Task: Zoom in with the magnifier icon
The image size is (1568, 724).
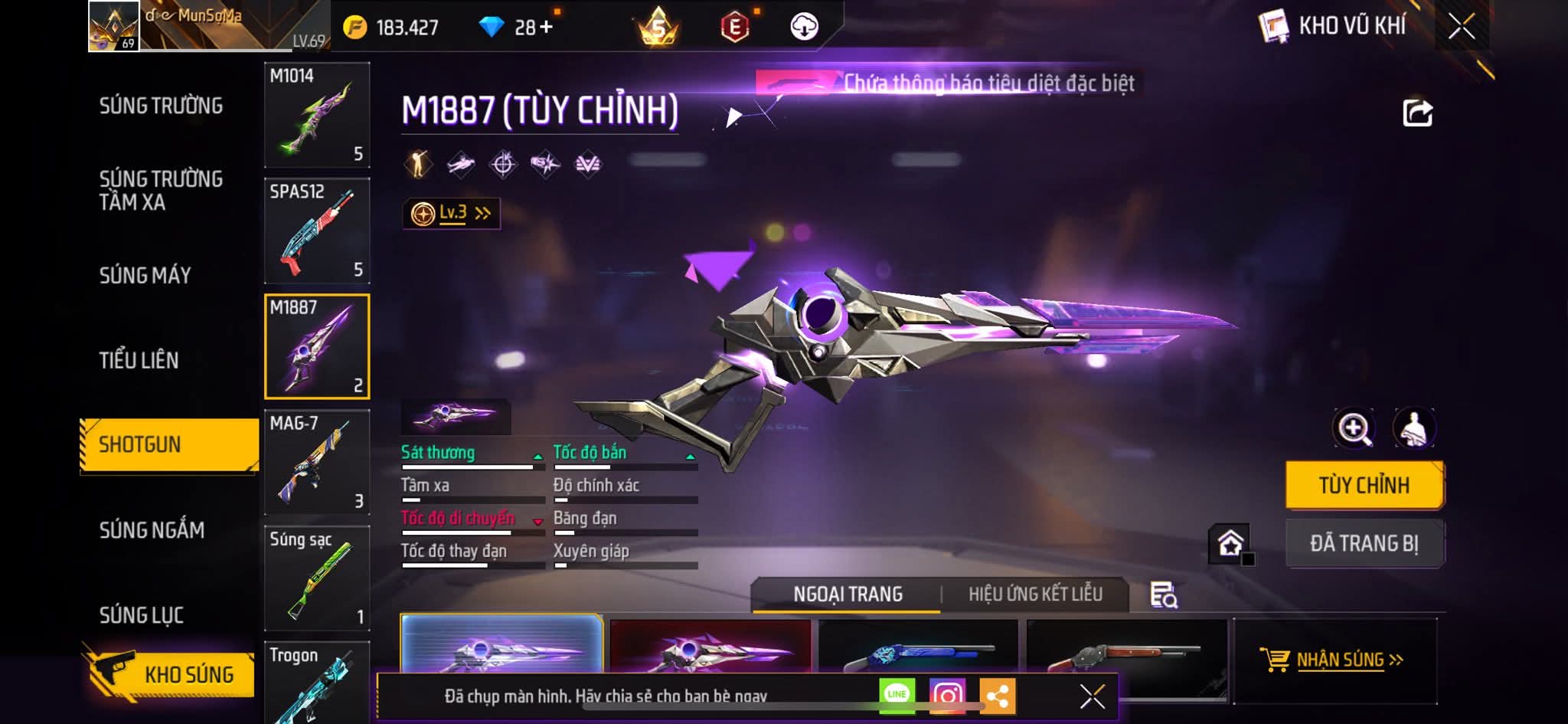Action: click(1354, 428)
